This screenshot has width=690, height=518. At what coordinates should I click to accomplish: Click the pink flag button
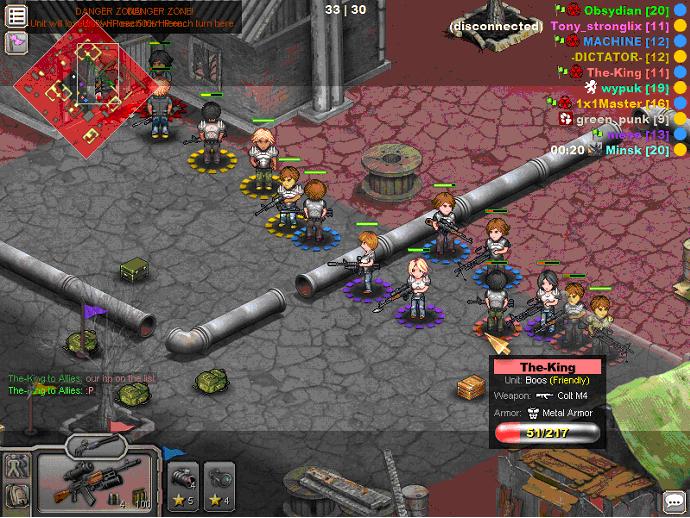click(17, 41)
